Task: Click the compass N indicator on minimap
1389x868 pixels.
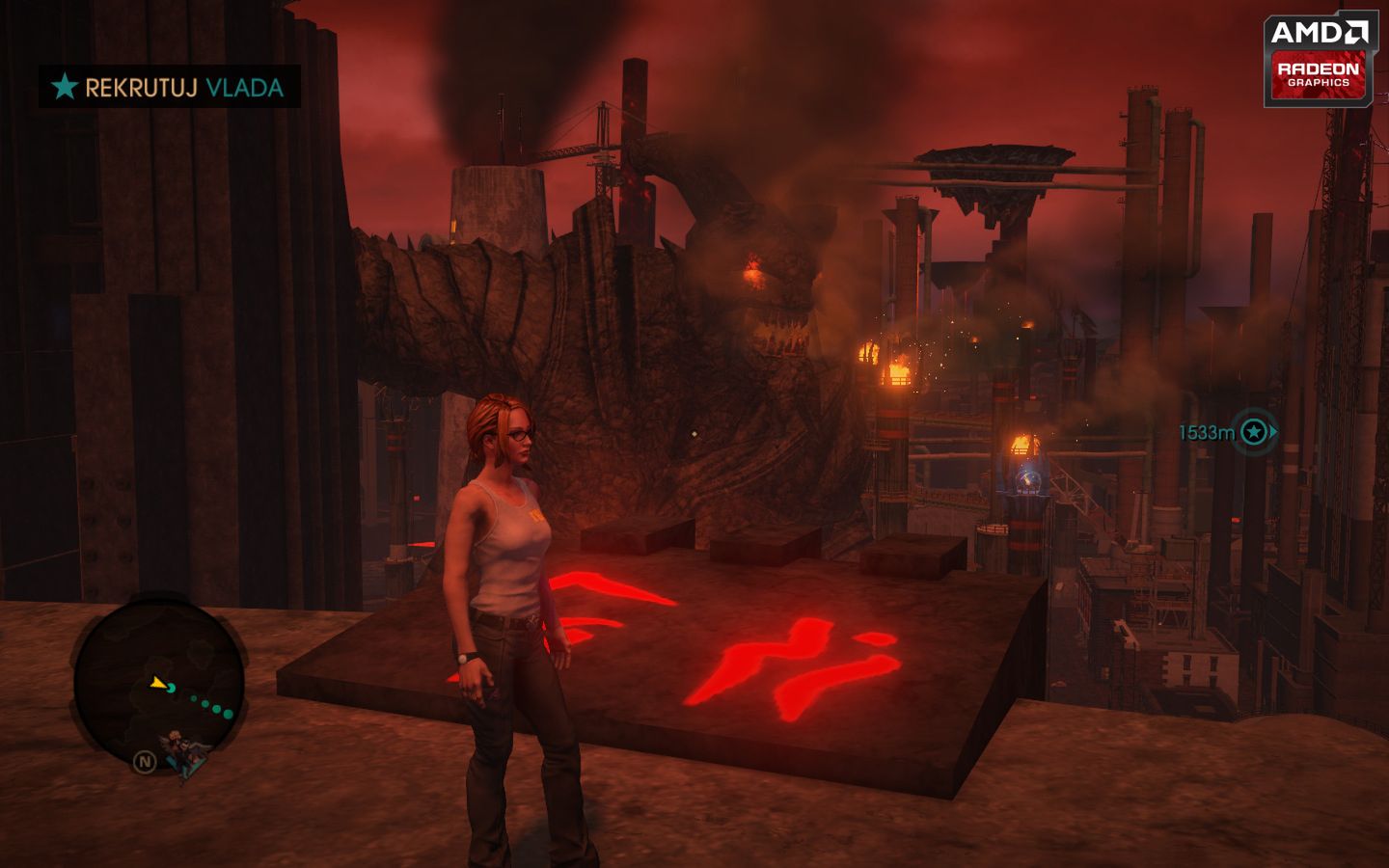Action: point(146,761)
